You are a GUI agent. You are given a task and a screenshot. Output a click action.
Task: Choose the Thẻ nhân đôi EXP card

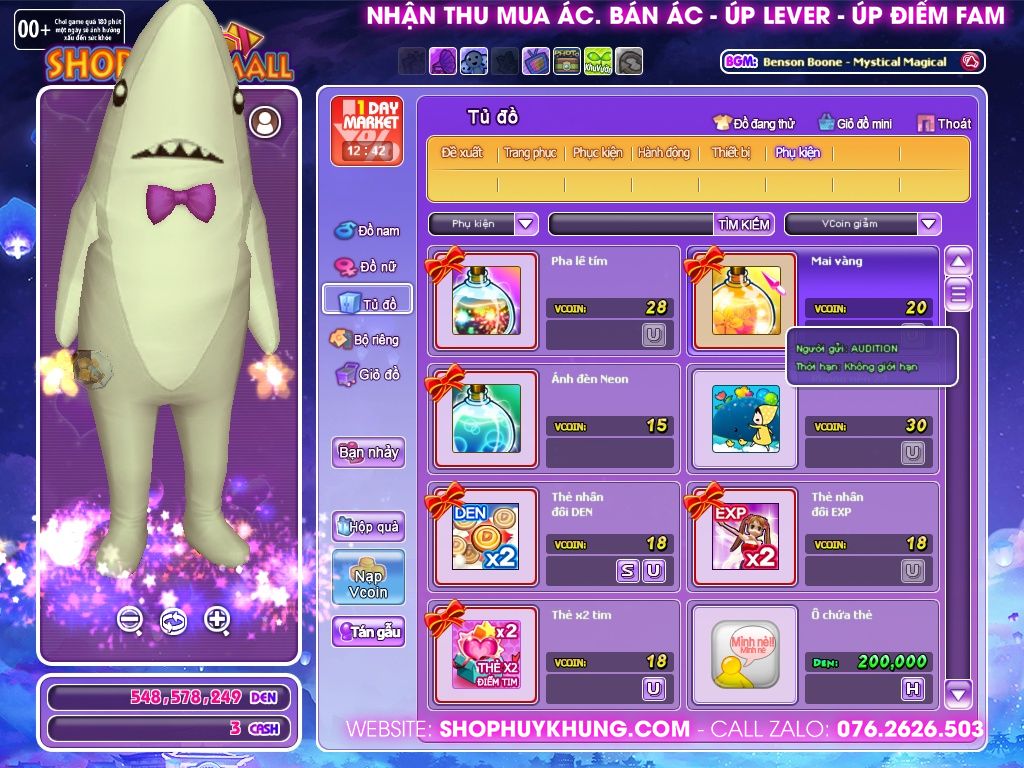pos(745,536)
